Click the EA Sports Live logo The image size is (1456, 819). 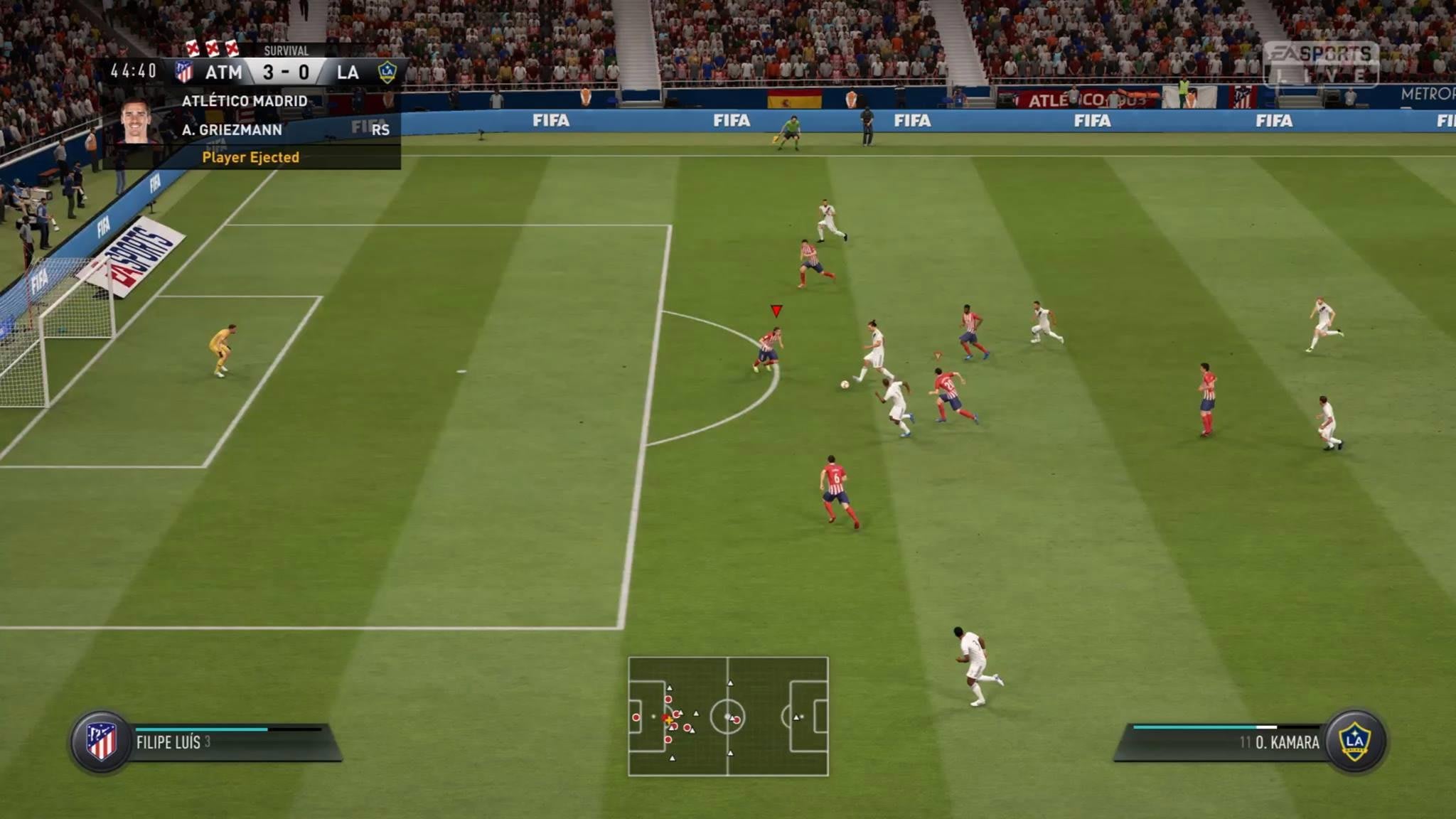click(x=1320, y=64)
